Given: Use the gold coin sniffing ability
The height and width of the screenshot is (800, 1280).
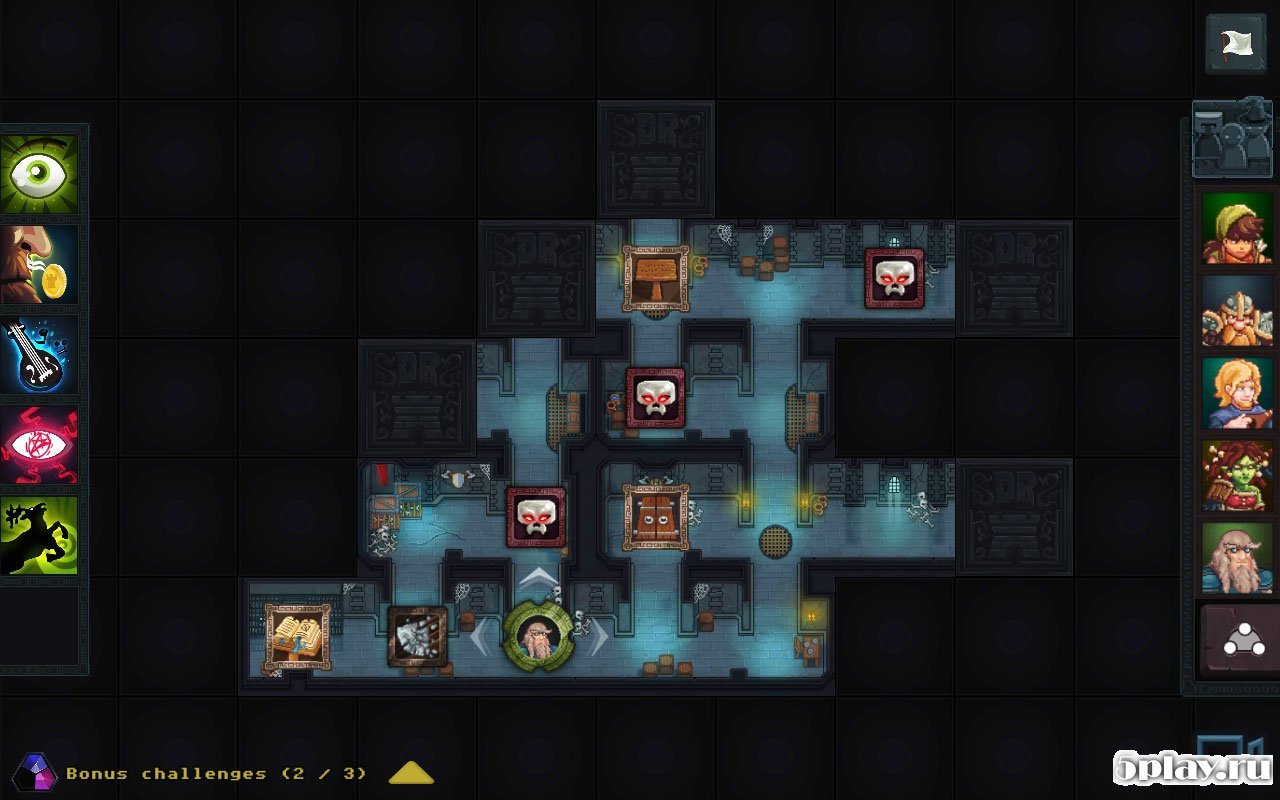Looking at the screenshot, I should (x=40, y=264).
